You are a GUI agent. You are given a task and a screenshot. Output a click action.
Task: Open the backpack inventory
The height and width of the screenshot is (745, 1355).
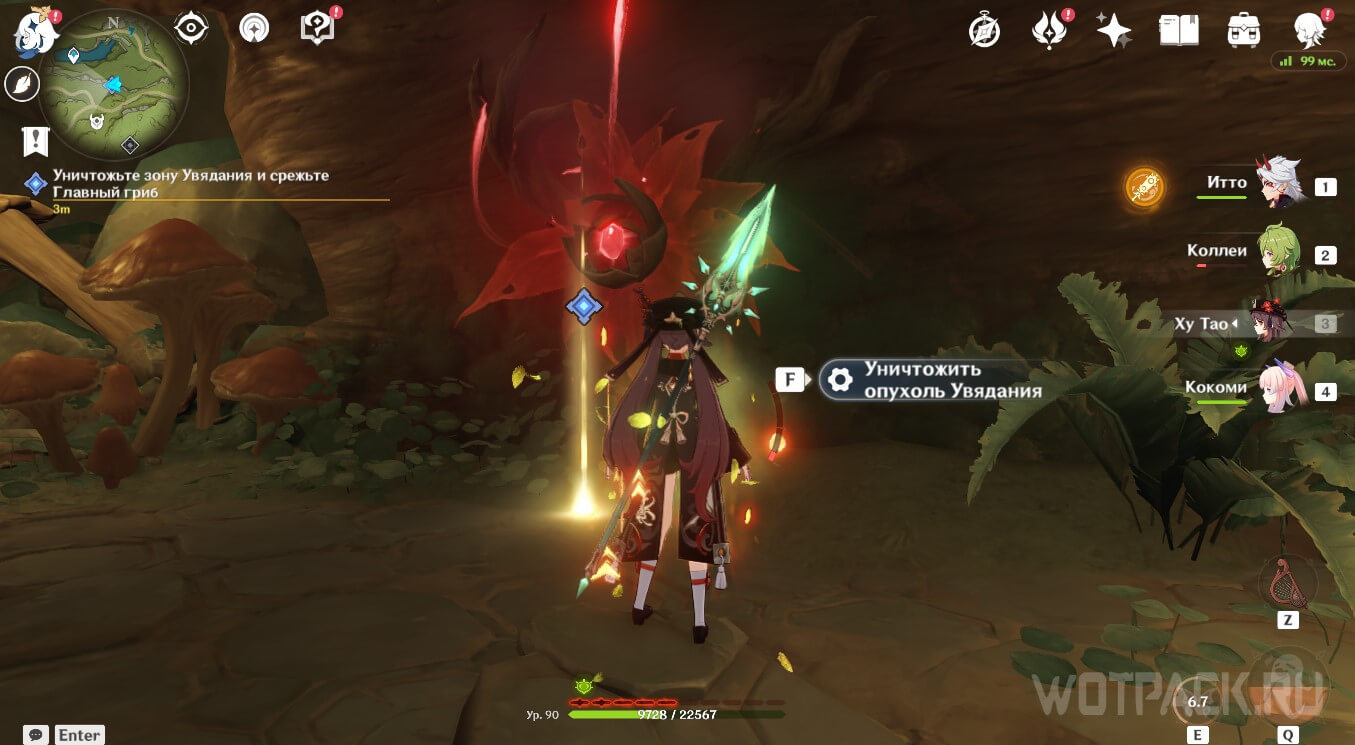1243,31
